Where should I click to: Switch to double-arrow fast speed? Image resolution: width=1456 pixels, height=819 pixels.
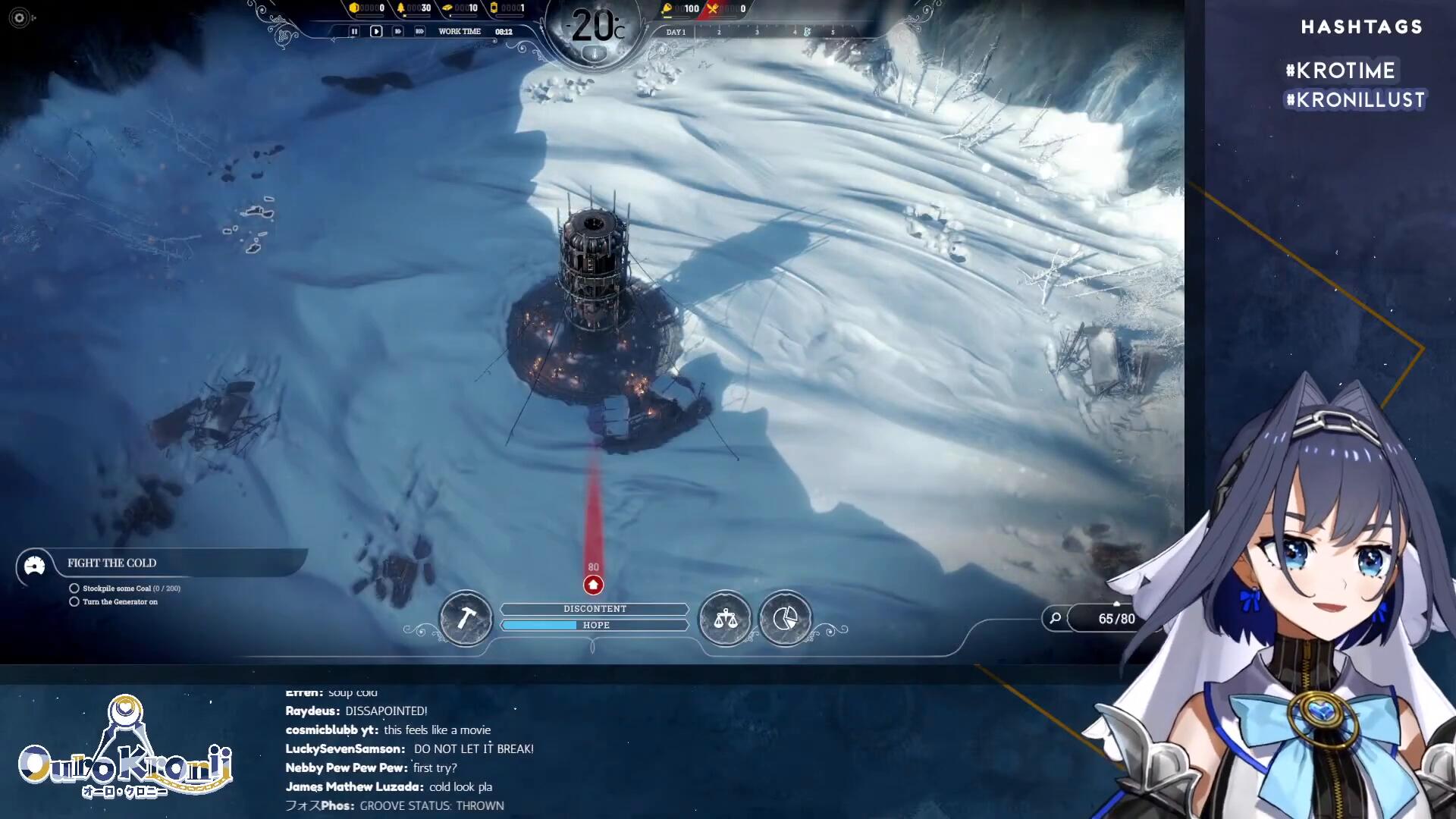(x=397, y=31)
